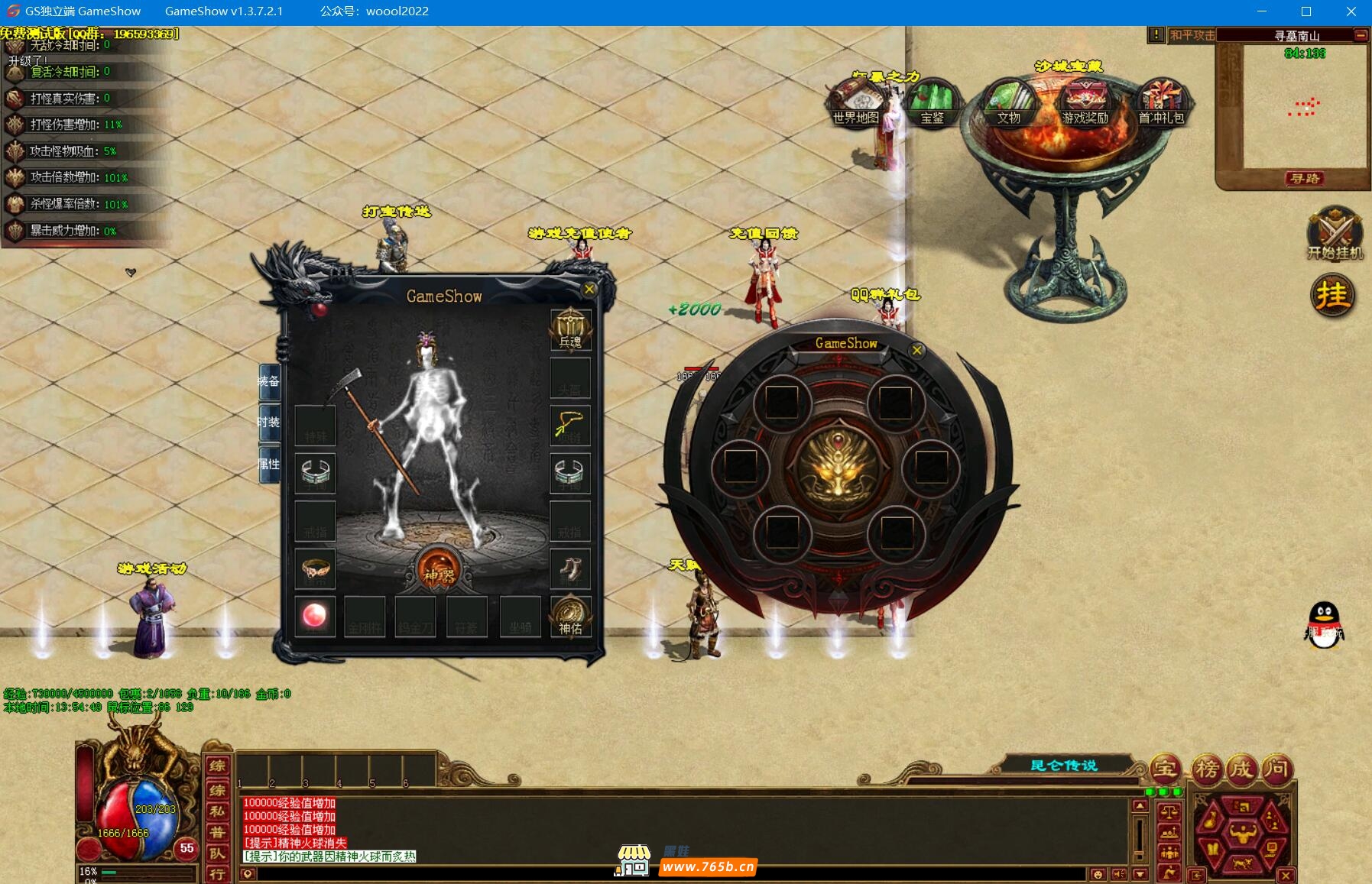This screenshot has width=1372, height=884.
Task: Click the 寻路 pathfinding button
Action: pos(1305,179)
